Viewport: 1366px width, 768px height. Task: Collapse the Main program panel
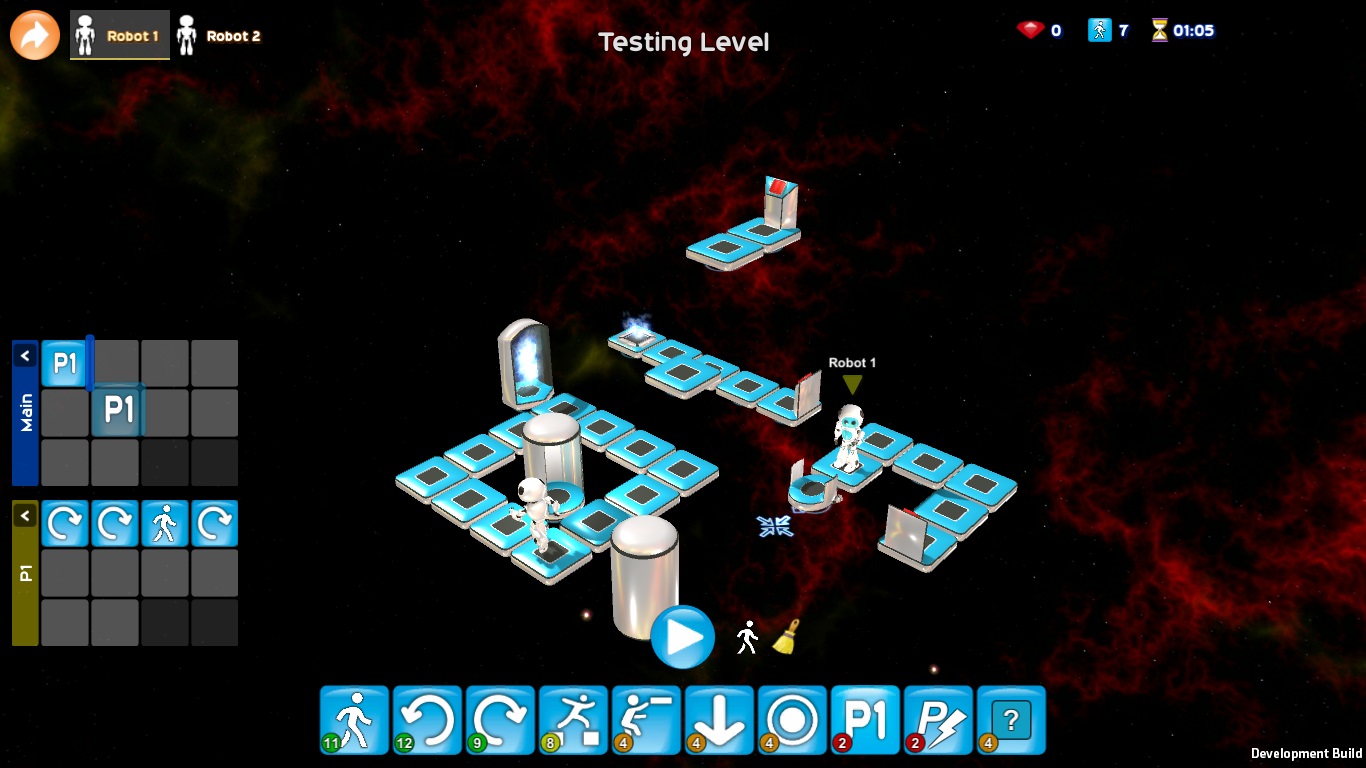click(25, 355)
